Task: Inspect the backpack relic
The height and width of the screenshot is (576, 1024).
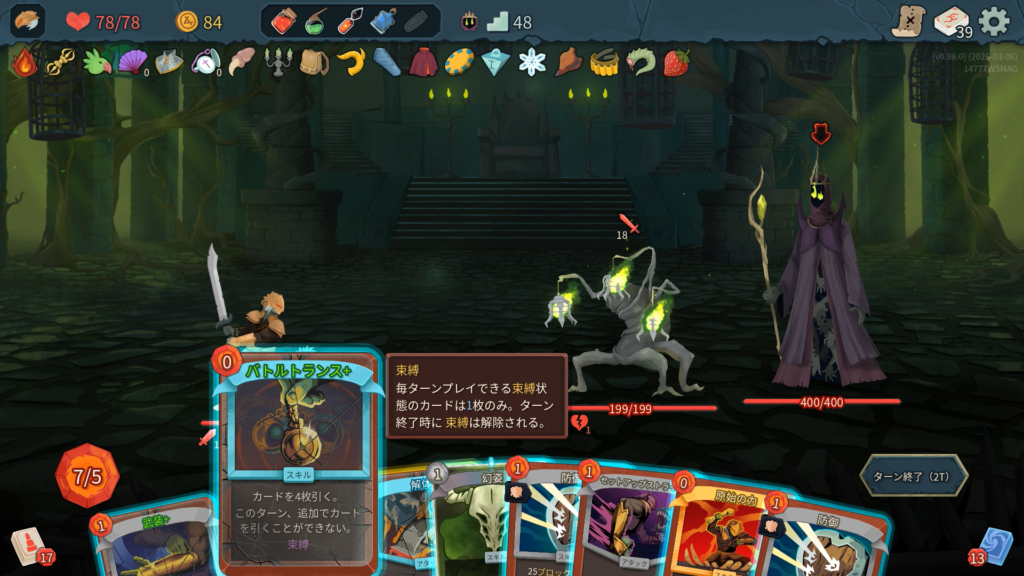Action: [314, 62]
